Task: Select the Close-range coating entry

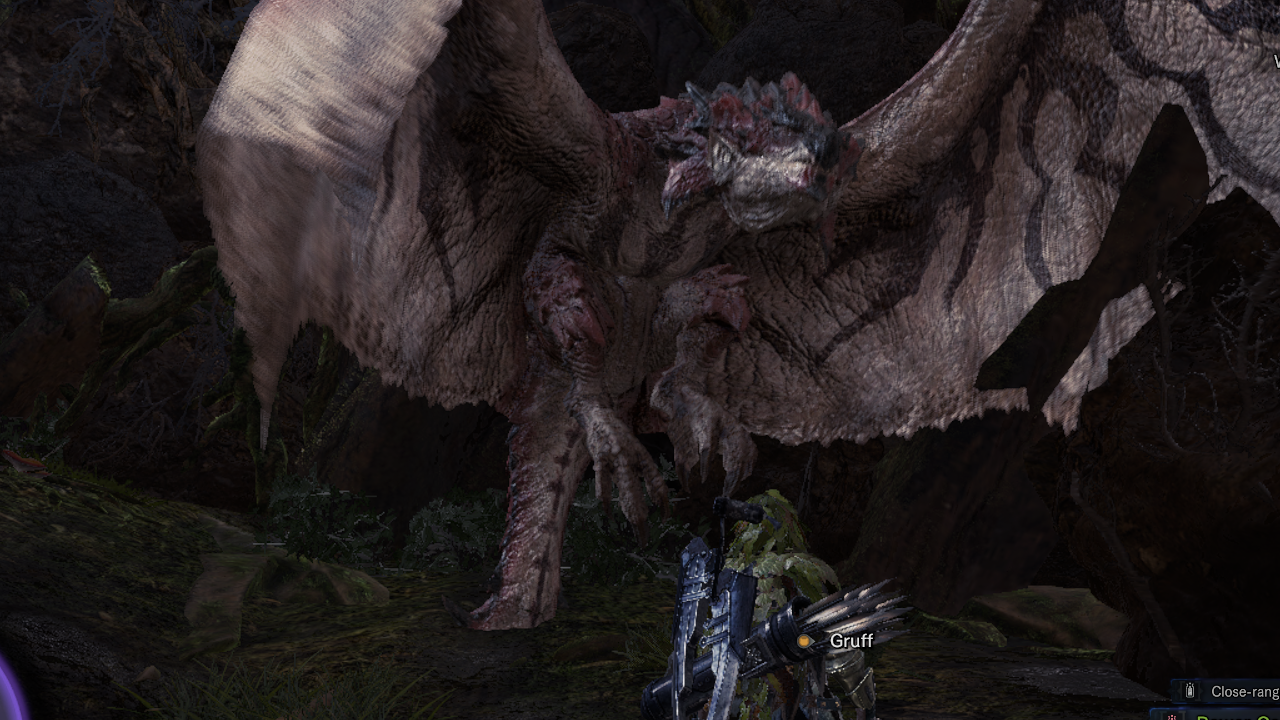Action: 1238,691
